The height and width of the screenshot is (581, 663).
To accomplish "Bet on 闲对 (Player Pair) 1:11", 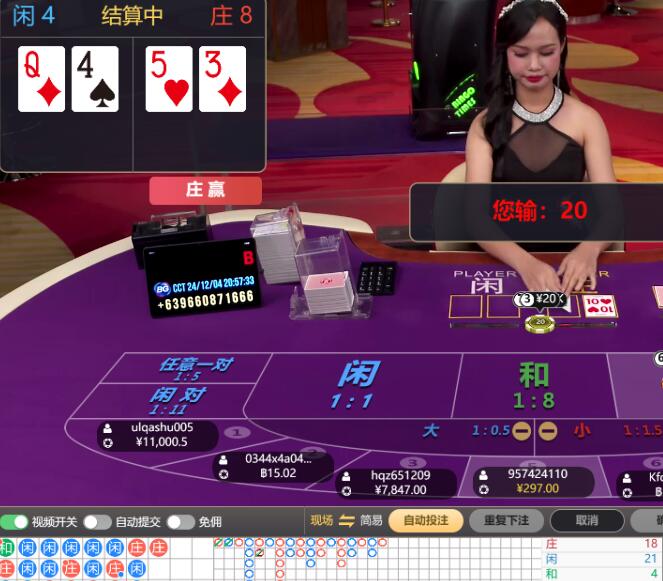I will pyautogui.click(x=178, y=399).
